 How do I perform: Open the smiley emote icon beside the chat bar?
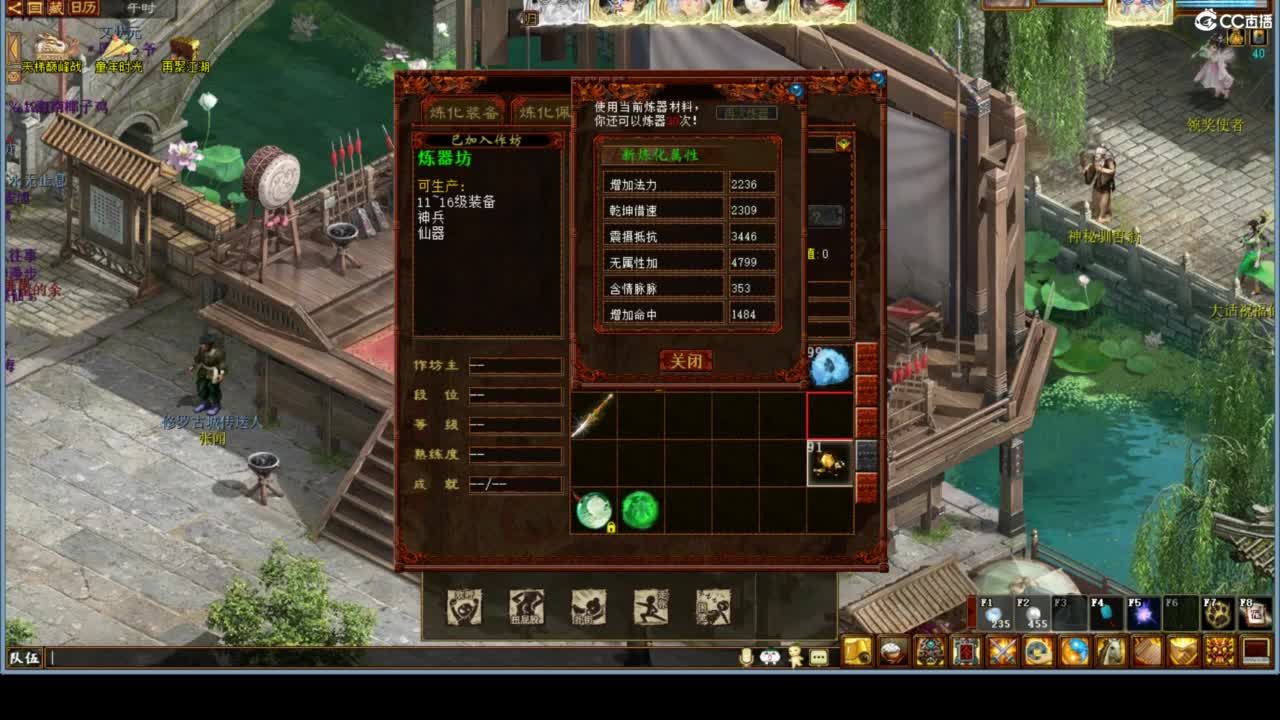pyautogui.click(x=770, y=657)
